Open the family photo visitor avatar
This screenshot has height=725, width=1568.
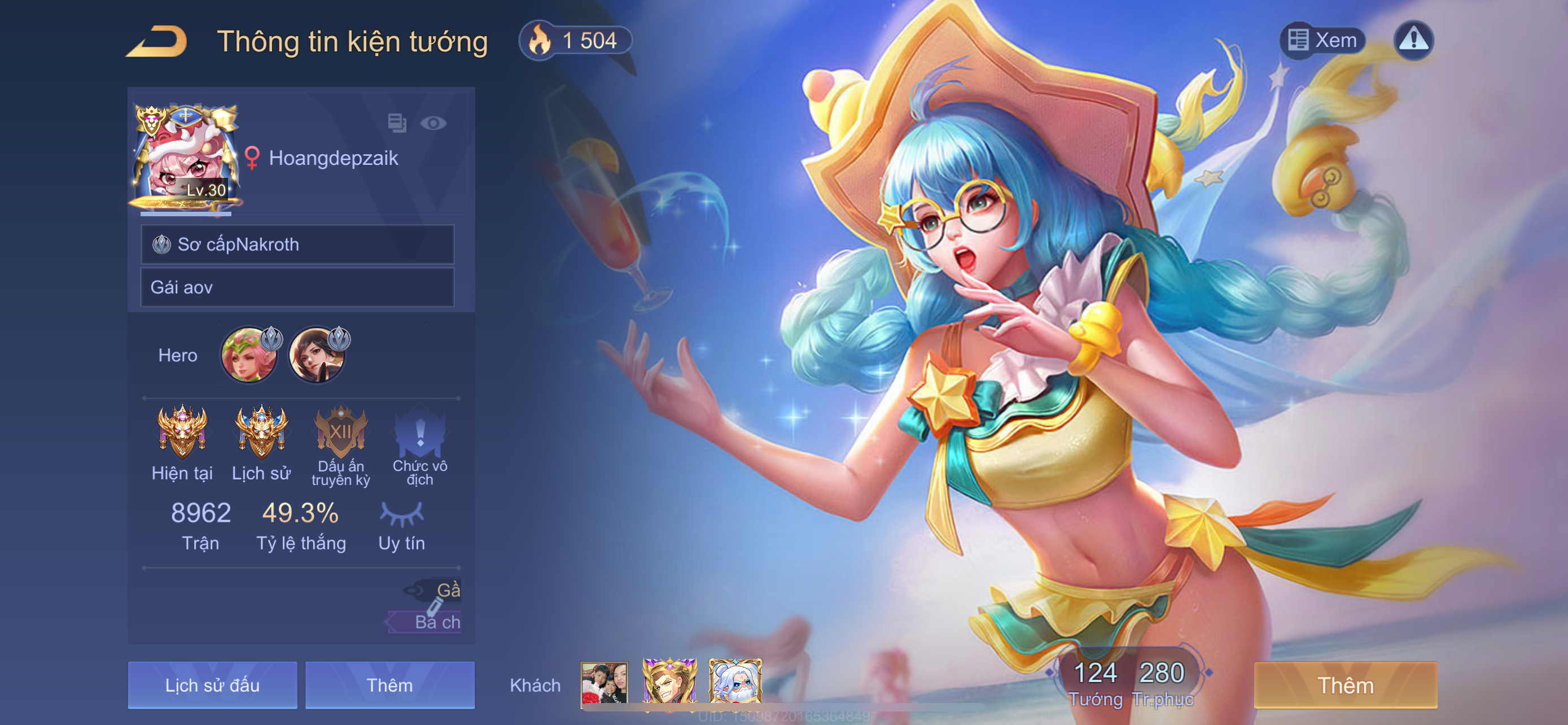(604, 684)
